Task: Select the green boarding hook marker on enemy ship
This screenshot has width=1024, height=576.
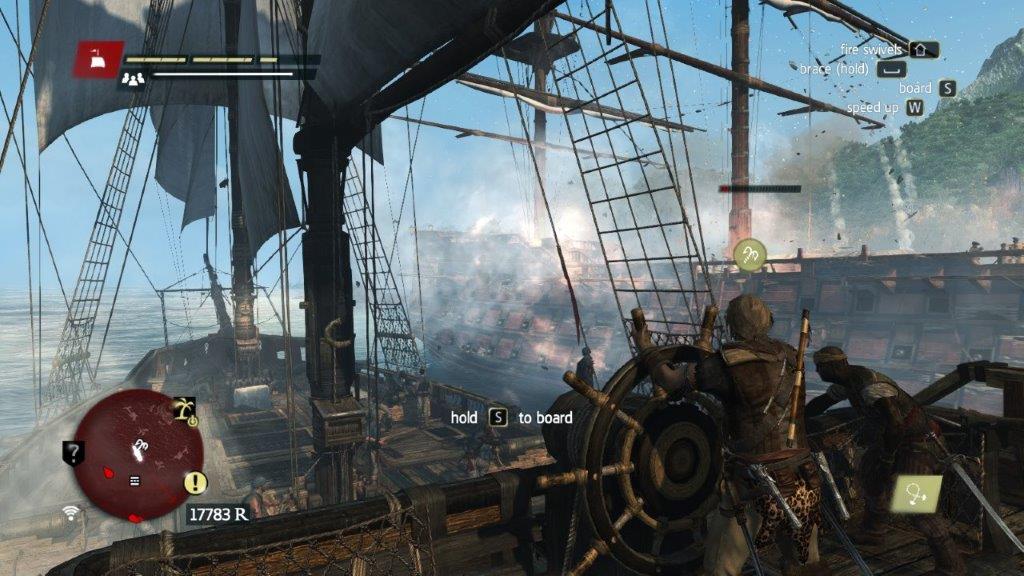Action: 749,255
